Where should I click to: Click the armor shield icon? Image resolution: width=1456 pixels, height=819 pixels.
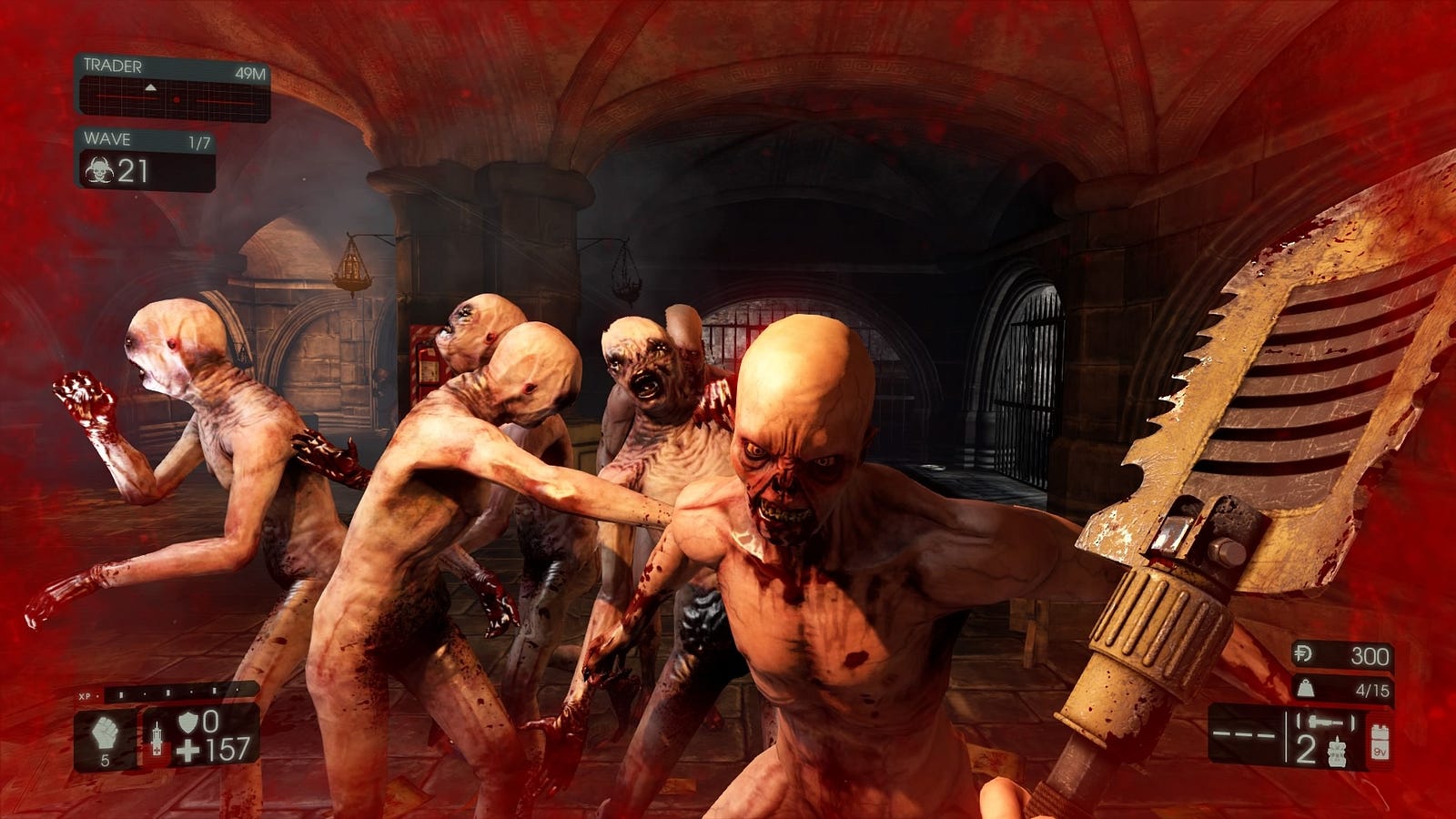pos(187,723)
